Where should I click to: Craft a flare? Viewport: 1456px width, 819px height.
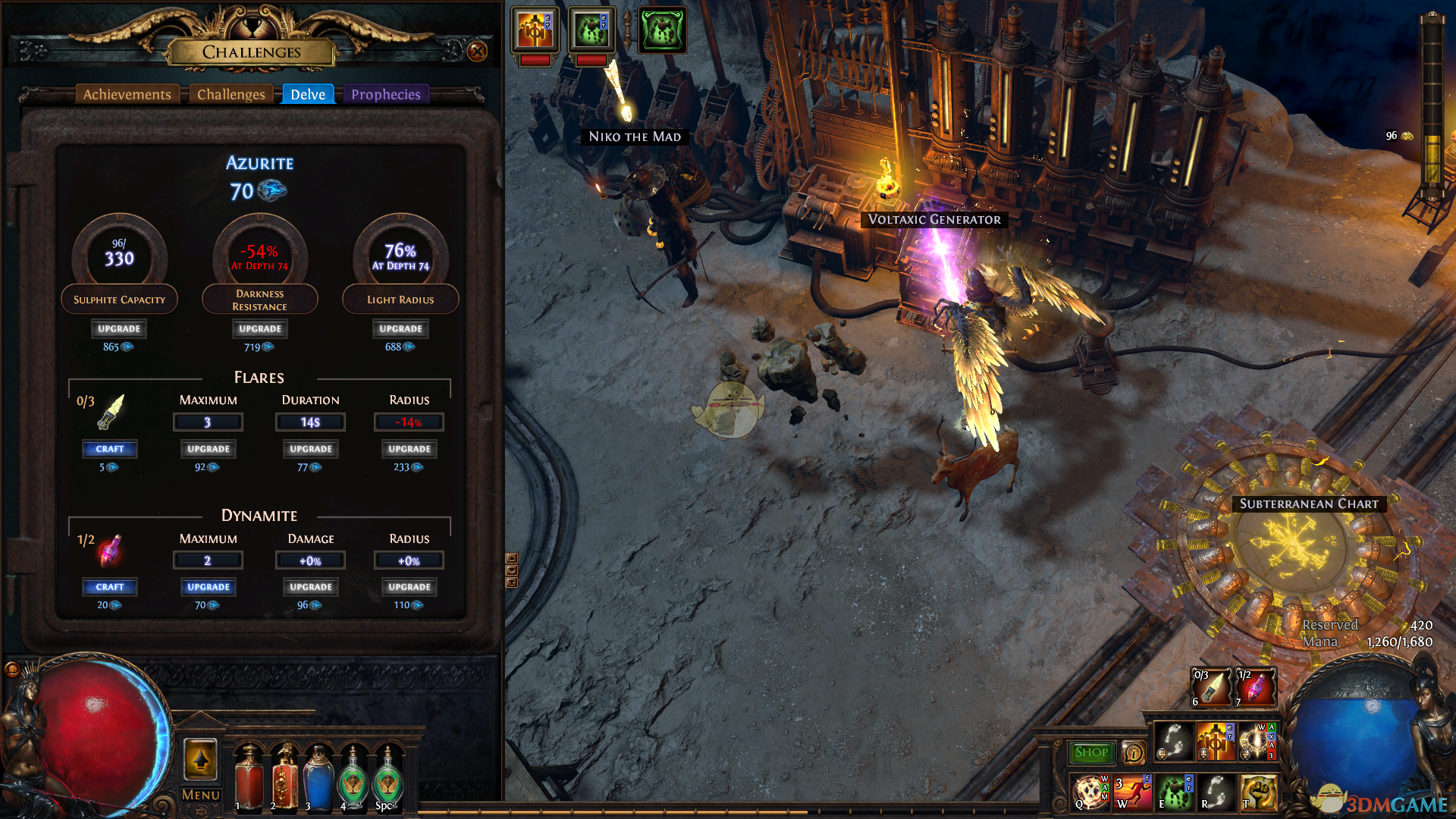(109, 449)
